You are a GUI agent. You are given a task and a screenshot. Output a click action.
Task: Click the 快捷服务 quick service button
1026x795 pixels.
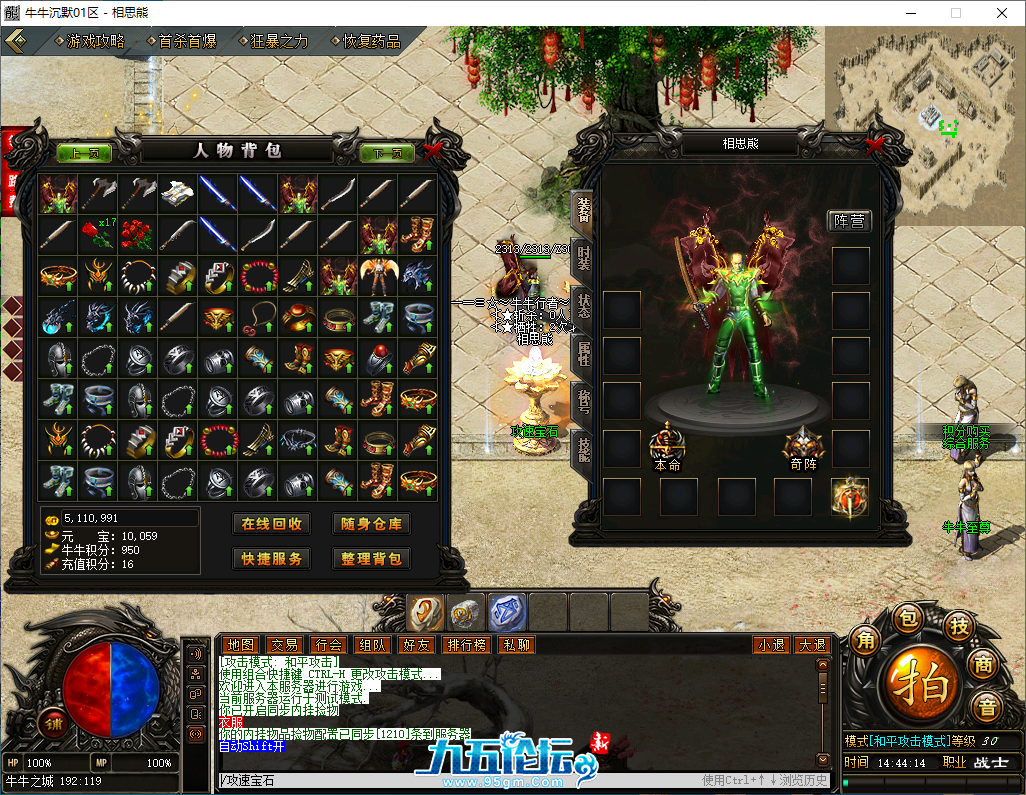coord(271,559)
